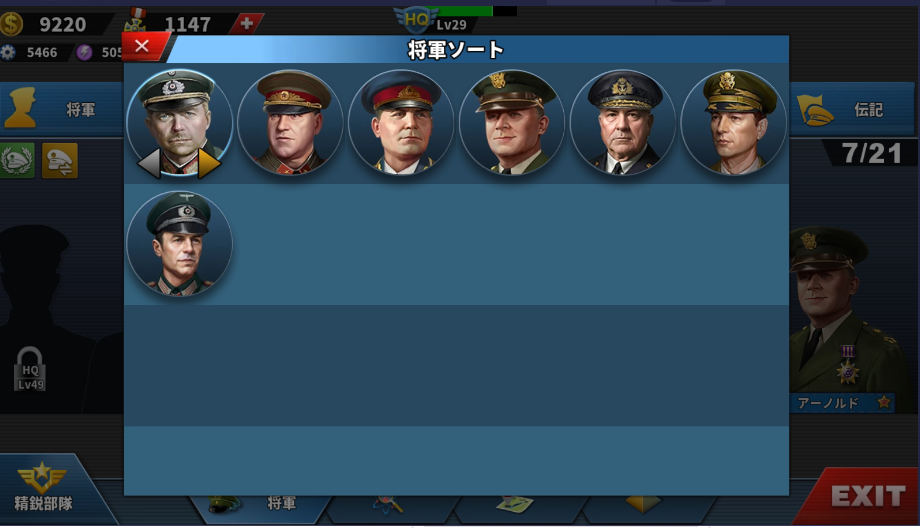This screenshot has height=528, width=920.
Task: Close the 将軍ソート dialog with the red X
Action: pyautogui.click(x=142, y=46)
